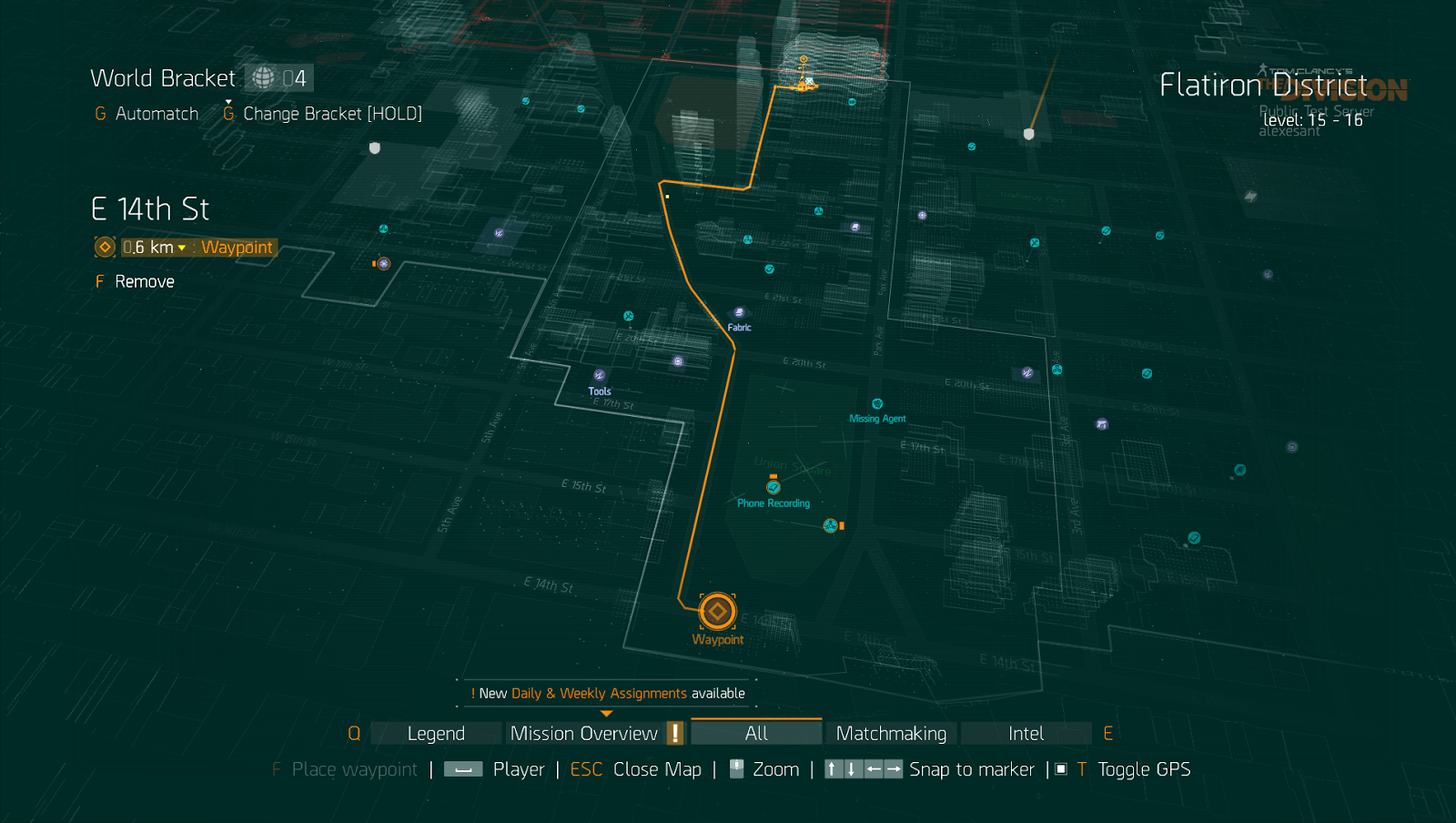Open the Phone Recording collectible icon
Screen dimensions: 1456x823
(x=773, y=485)
